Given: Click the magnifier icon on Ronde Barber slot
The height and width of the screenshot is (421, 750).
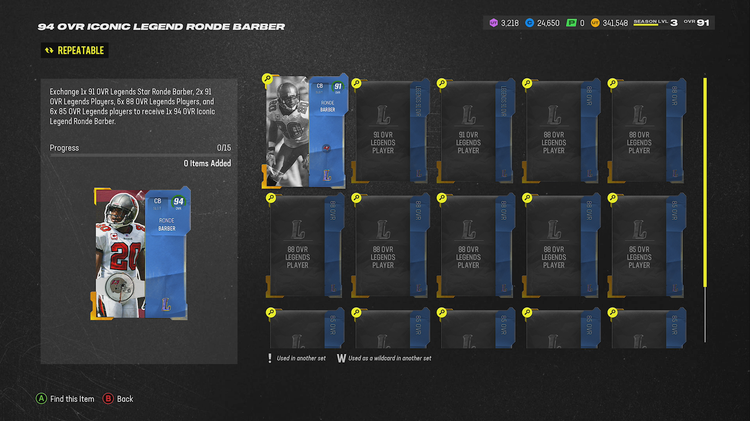Looking at the screenshot, I should [x=268, y=79].
